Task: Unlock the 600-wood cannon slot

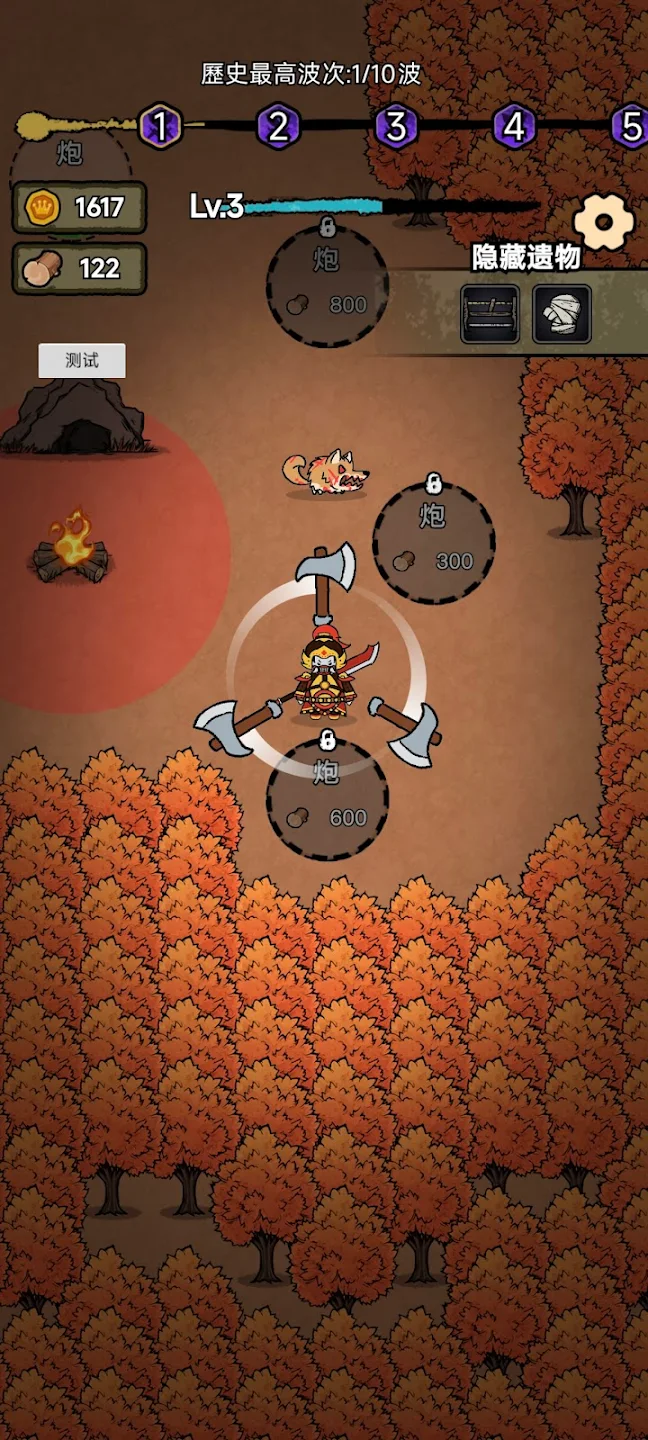Action: click(327, 800)
